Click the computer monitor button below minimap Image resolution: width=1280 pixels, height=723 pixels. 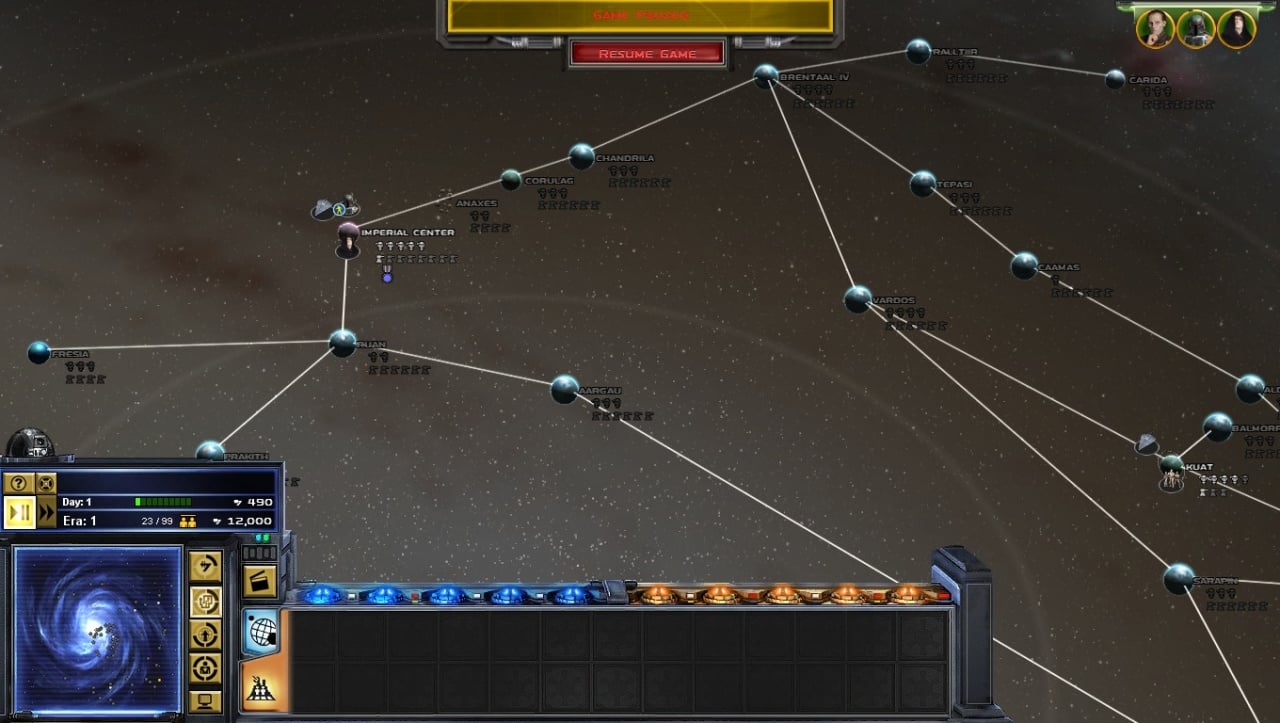[x=206, y=701]
